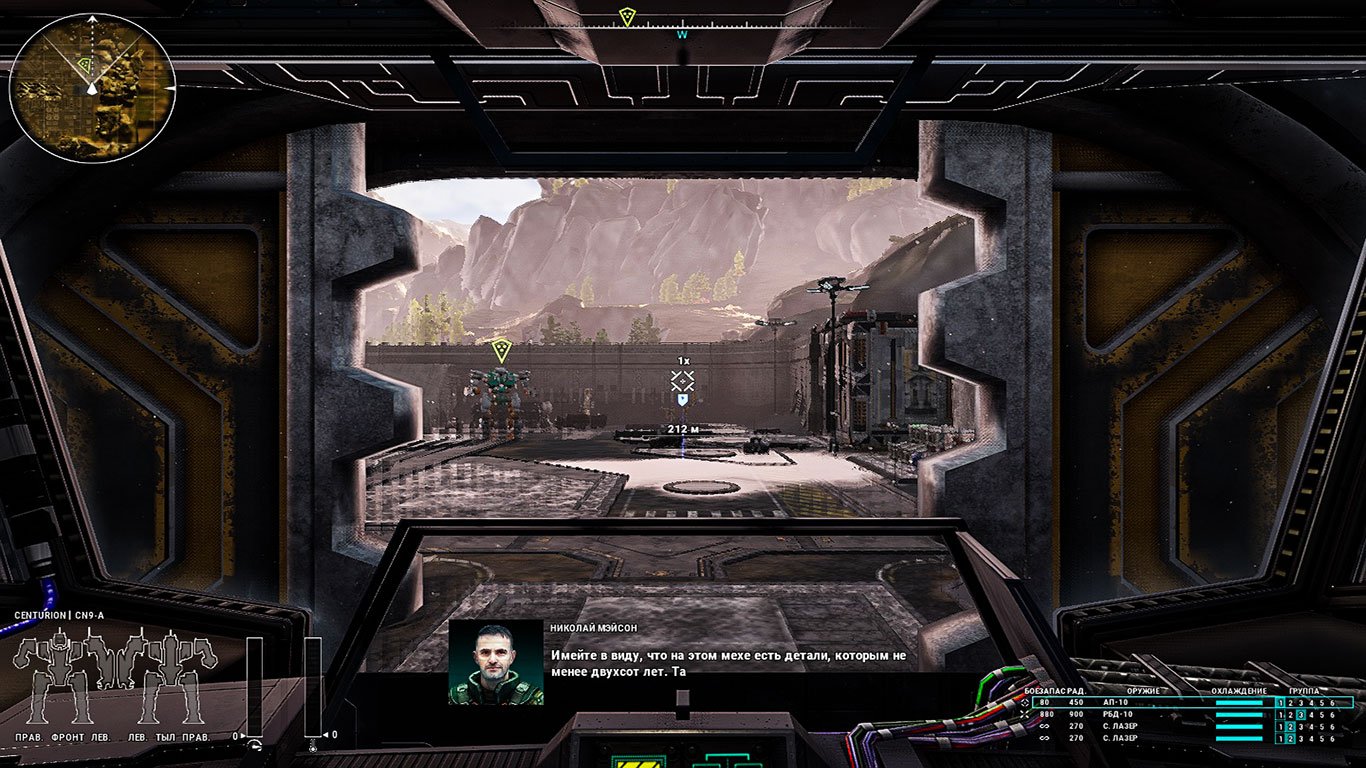Toggle group 1 for the second С. ЛАЗЕР
This screenshot has height=768, width=1366.
click(x=1281, y=739)
